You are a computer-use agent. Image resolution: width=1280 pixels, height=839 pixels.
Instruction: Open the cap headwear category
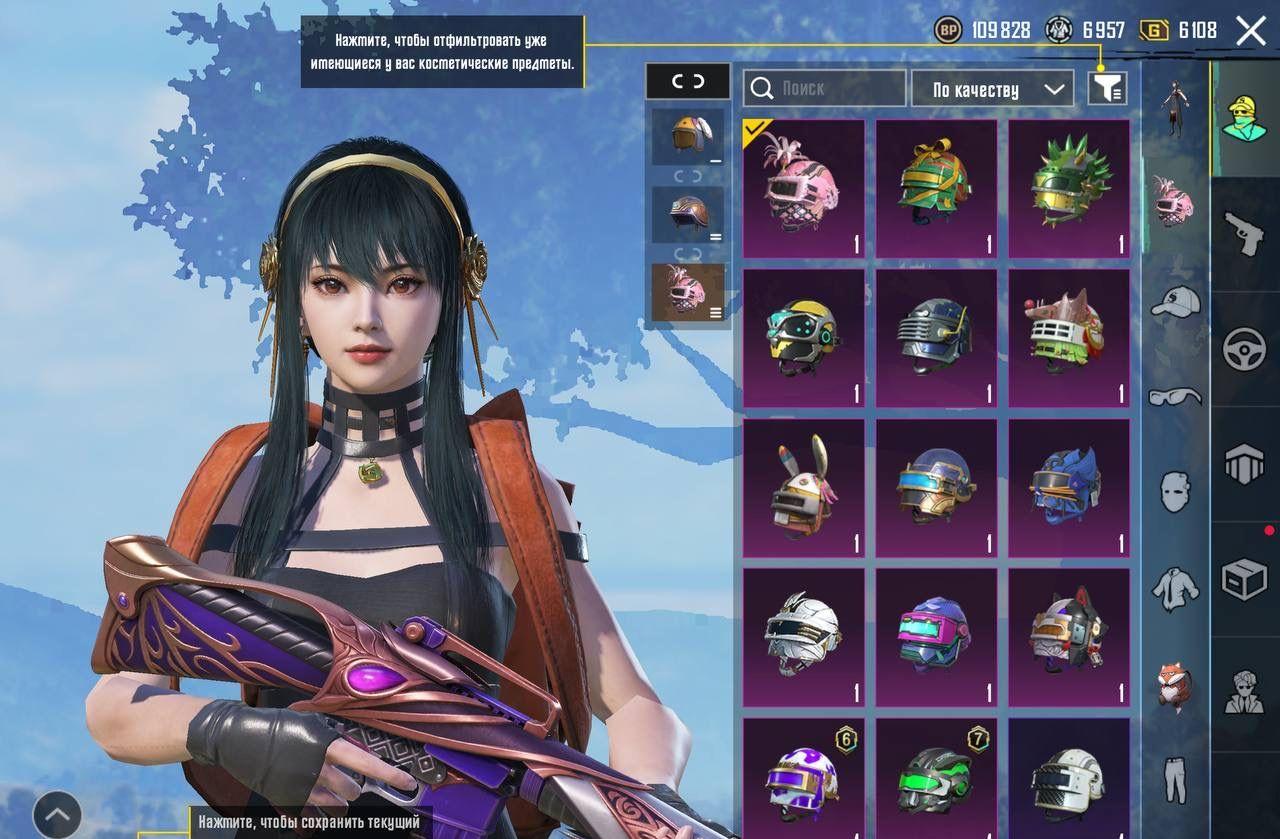[1175, 301]
